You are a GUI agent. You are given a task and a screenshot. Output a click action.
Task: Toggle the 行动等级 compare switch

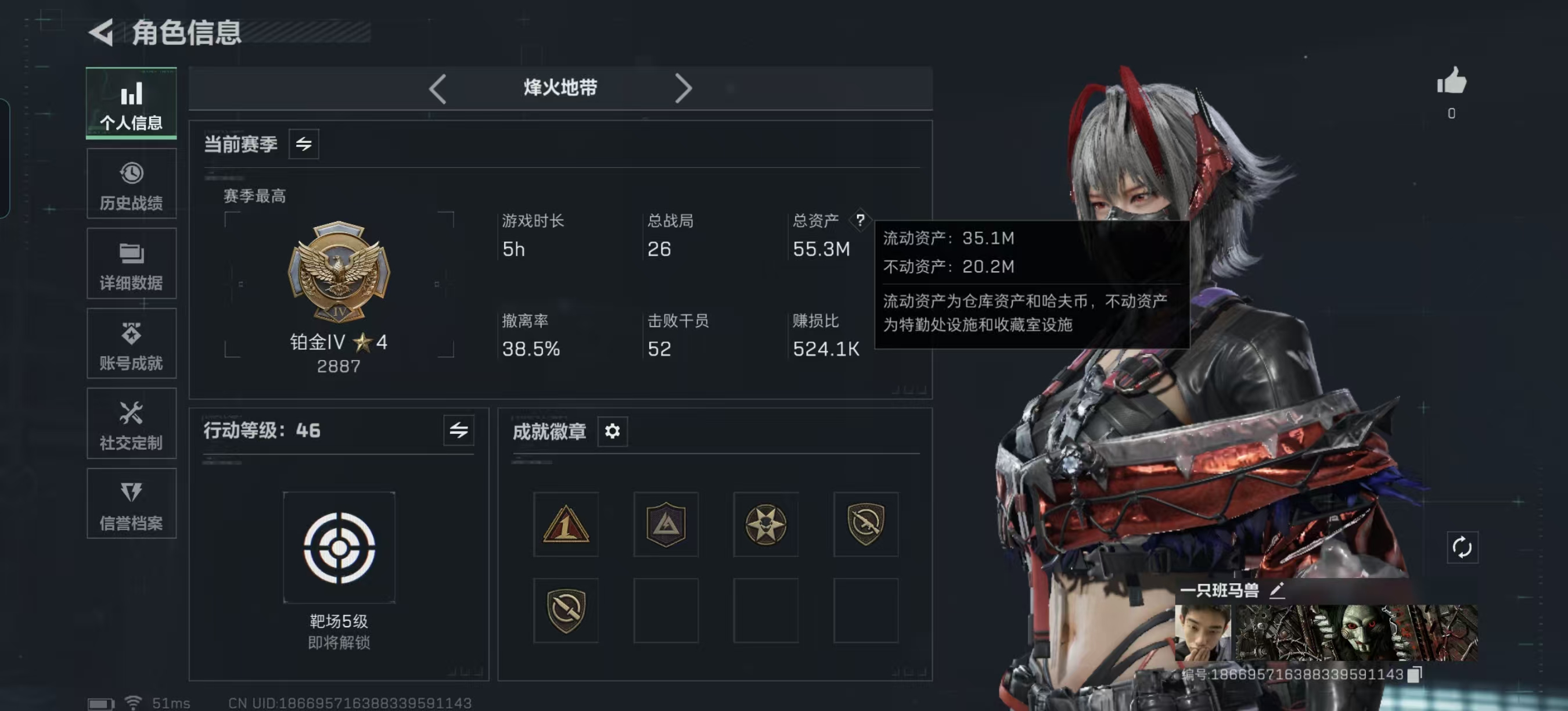(x=459, y=431)
